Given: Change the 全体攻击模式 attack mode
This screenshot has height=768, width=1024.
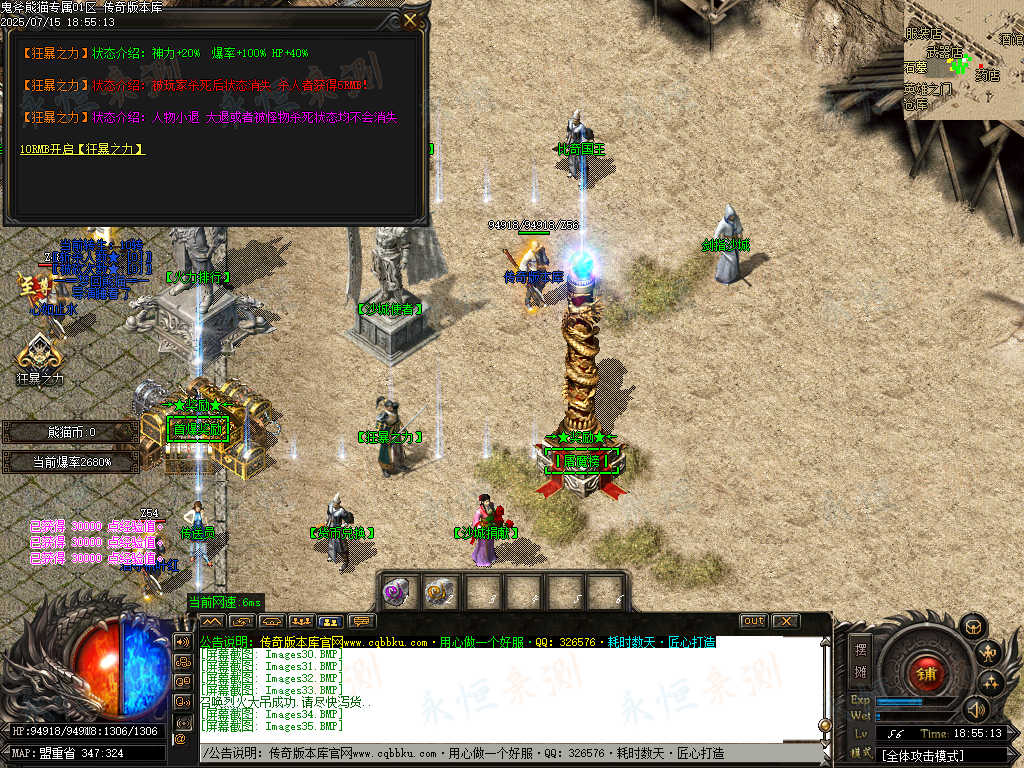Looking at the screenshot, I should click(924, 756).
